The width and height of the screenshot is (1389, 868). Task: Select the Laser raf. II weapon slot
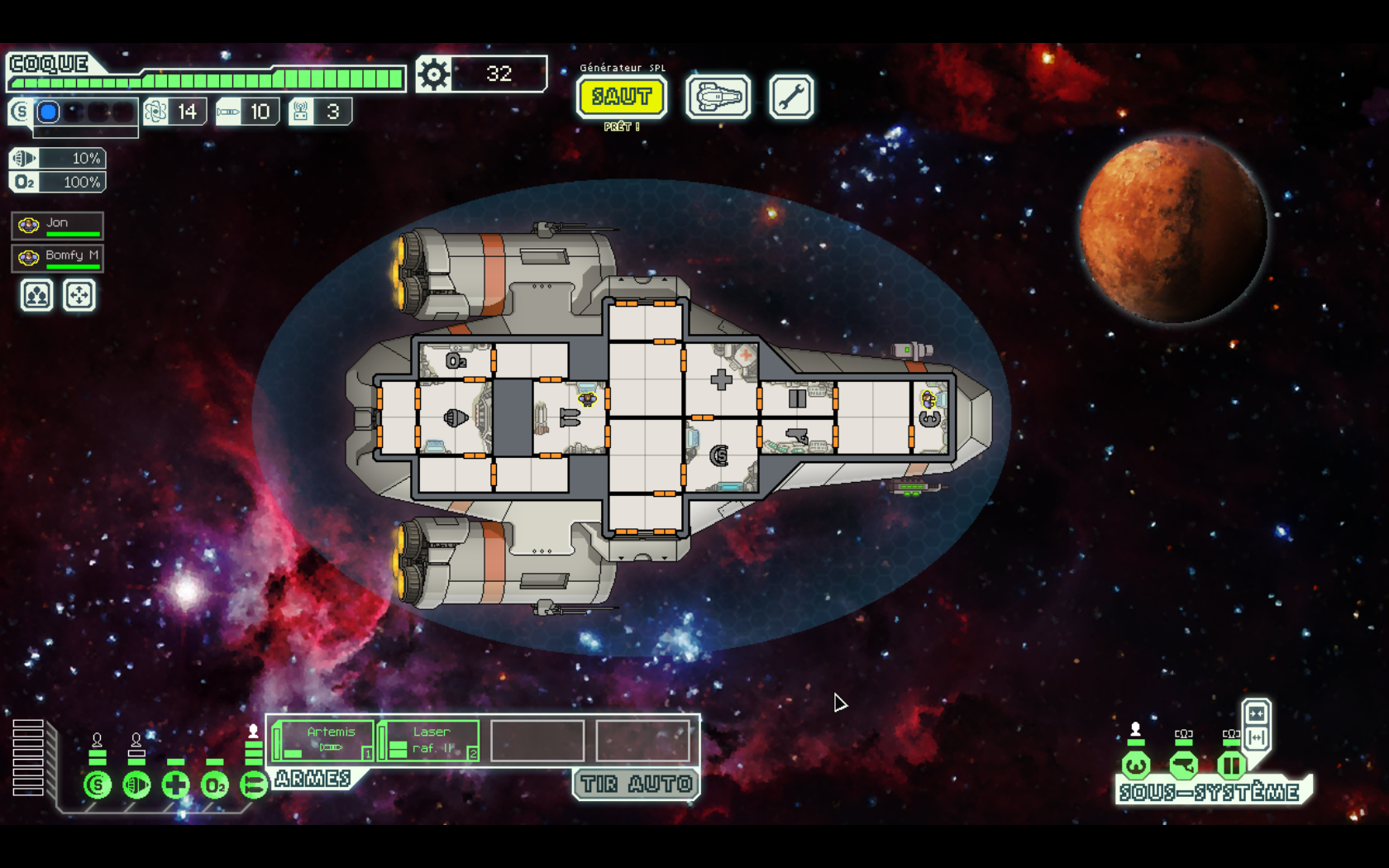pyautogui.click(x=429, y=740)
